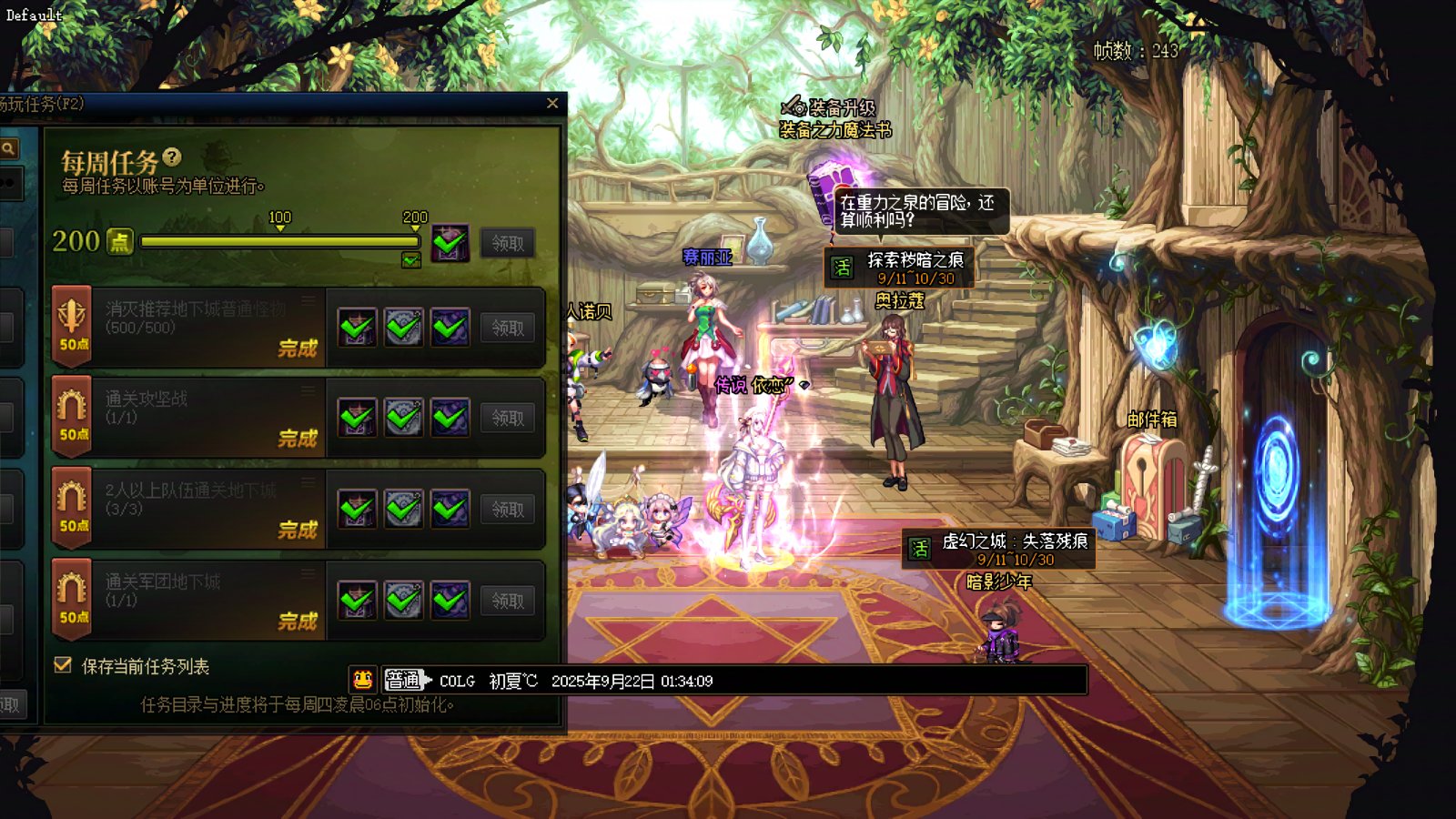Click the orange face icon on chat bar
The height and width of the screenshot is (819, 1456).
(x=362, y=680)
